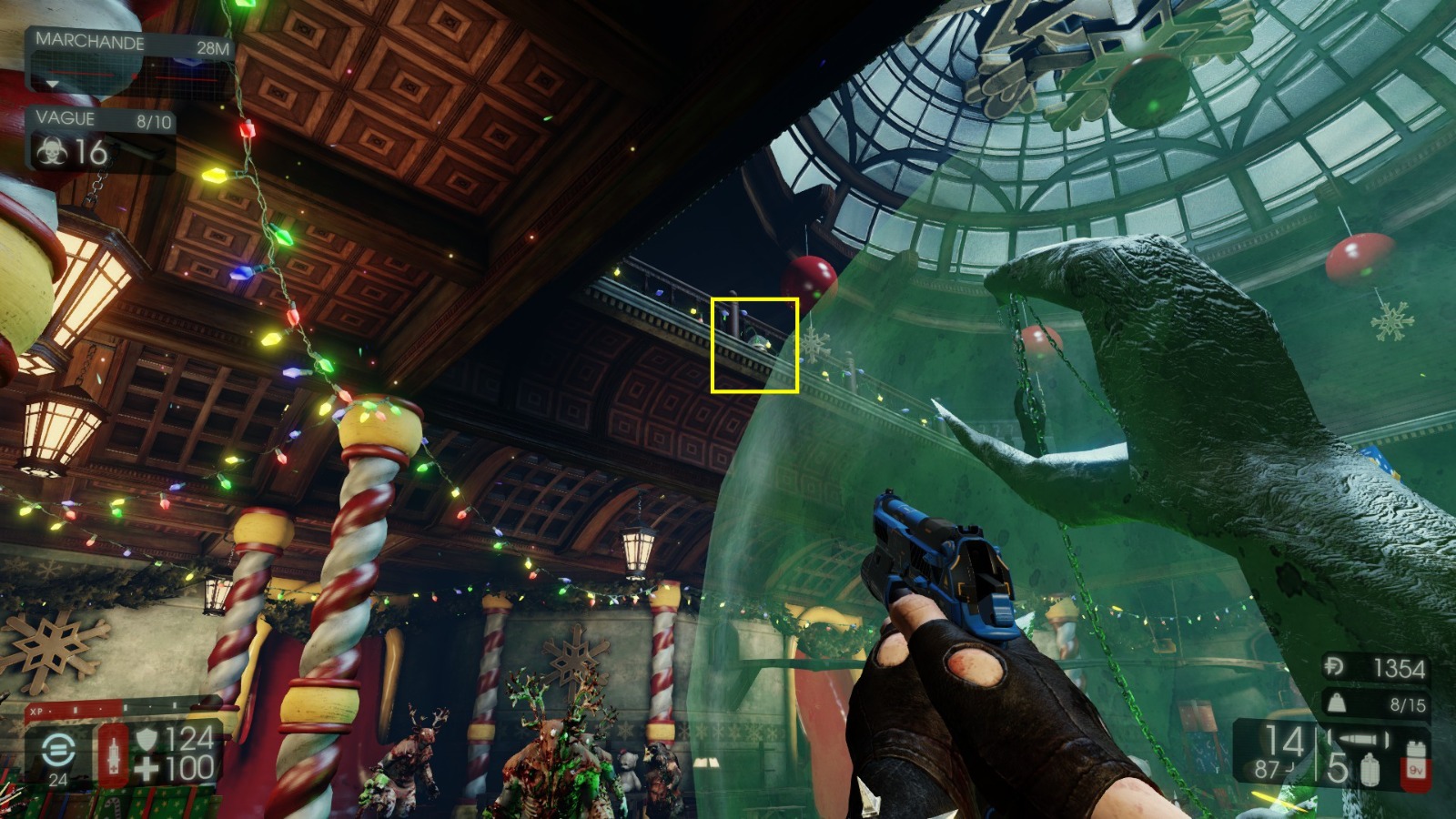1456x819 pixels.
Task: Click the 1354 Dosh amount
Action: pos(1400,667)
